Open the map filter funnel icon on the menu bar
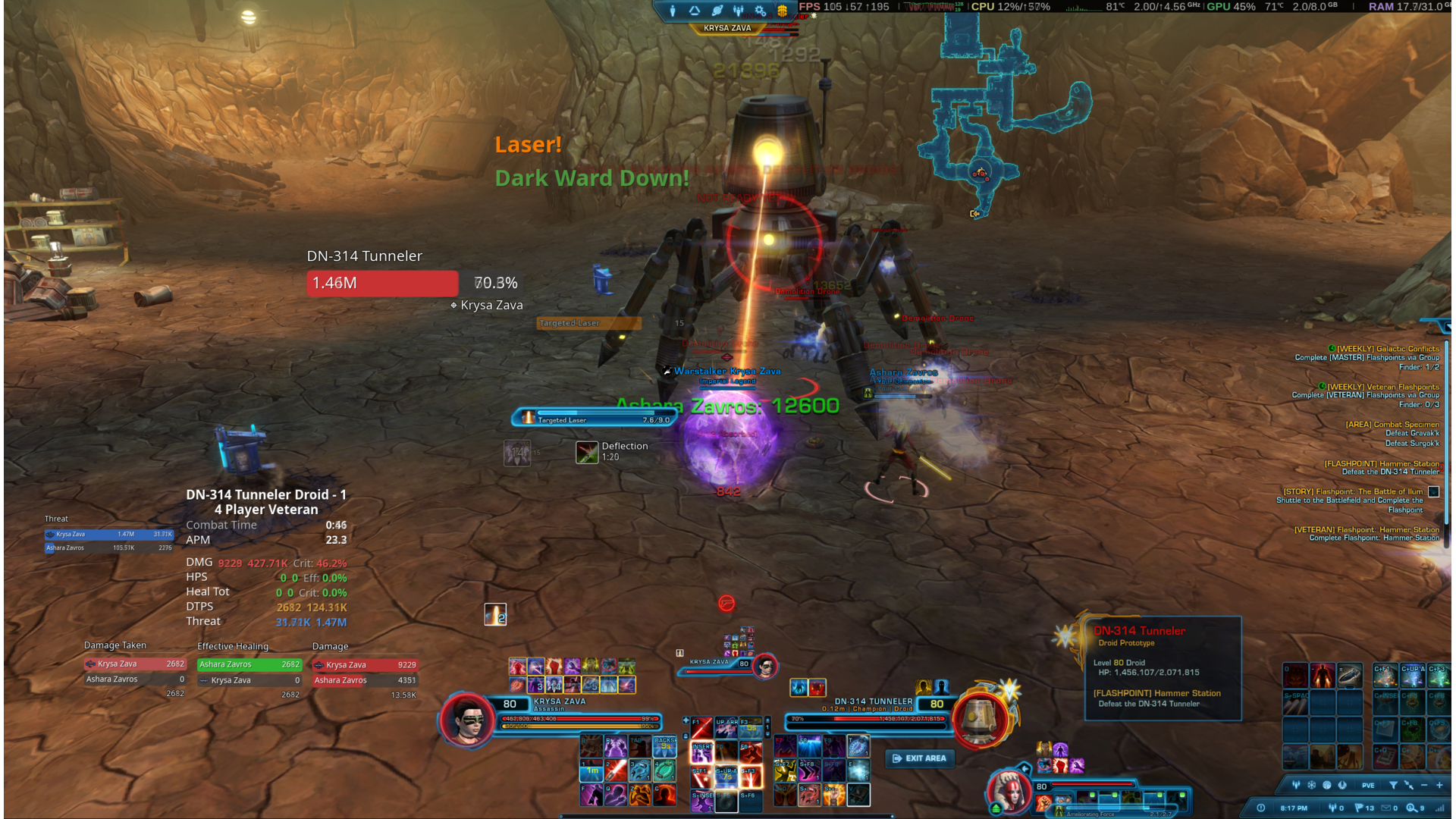The image size is (1456, 819). tap(1394, 785)
